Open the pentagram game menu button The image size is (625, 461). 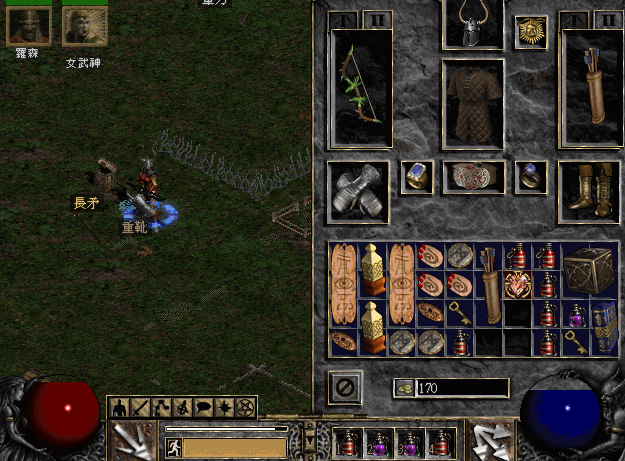[246, 408]
